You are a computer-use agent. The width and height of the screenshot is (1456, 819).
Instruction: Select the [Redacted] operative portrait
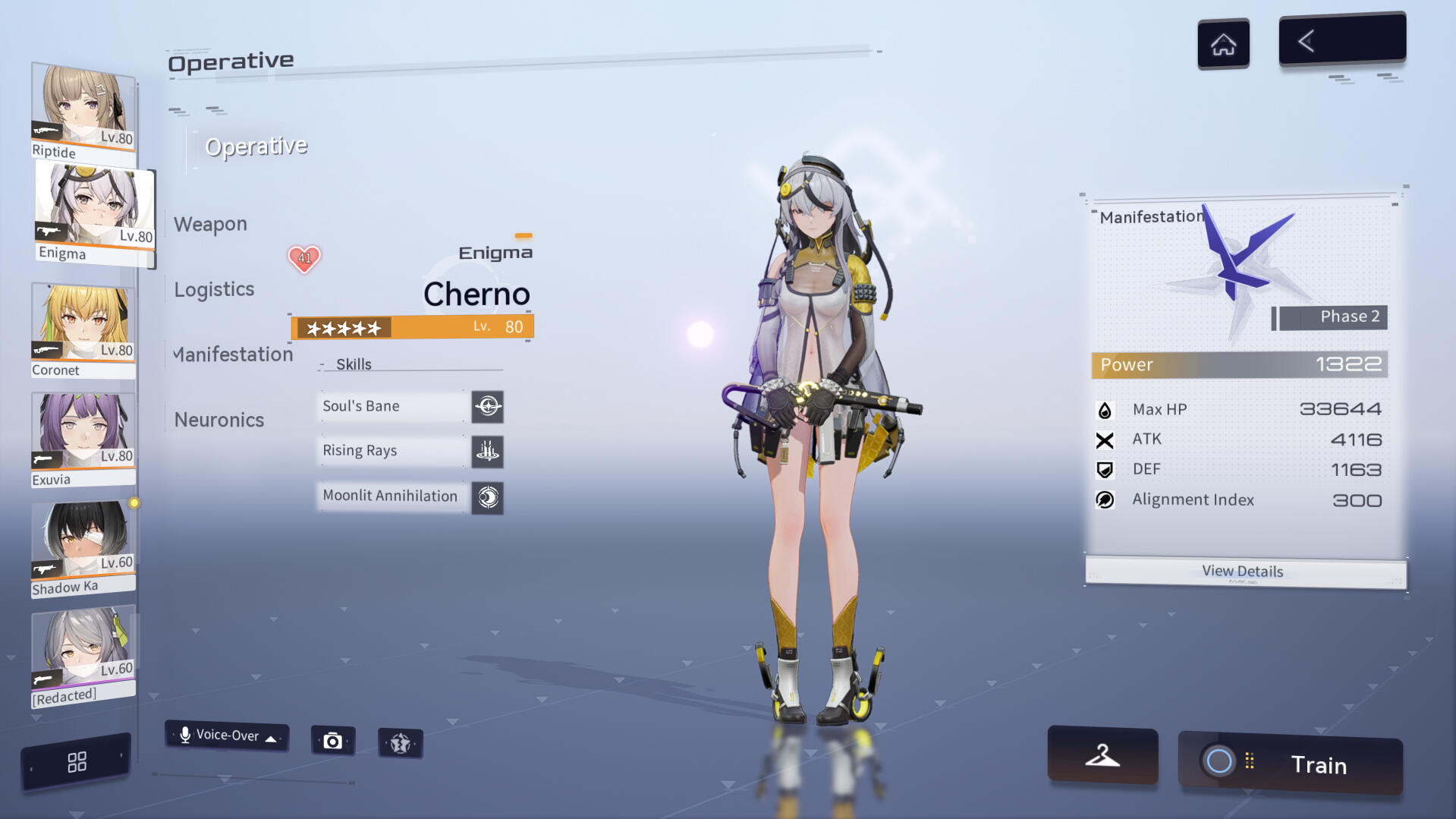(x=83, y=656)
